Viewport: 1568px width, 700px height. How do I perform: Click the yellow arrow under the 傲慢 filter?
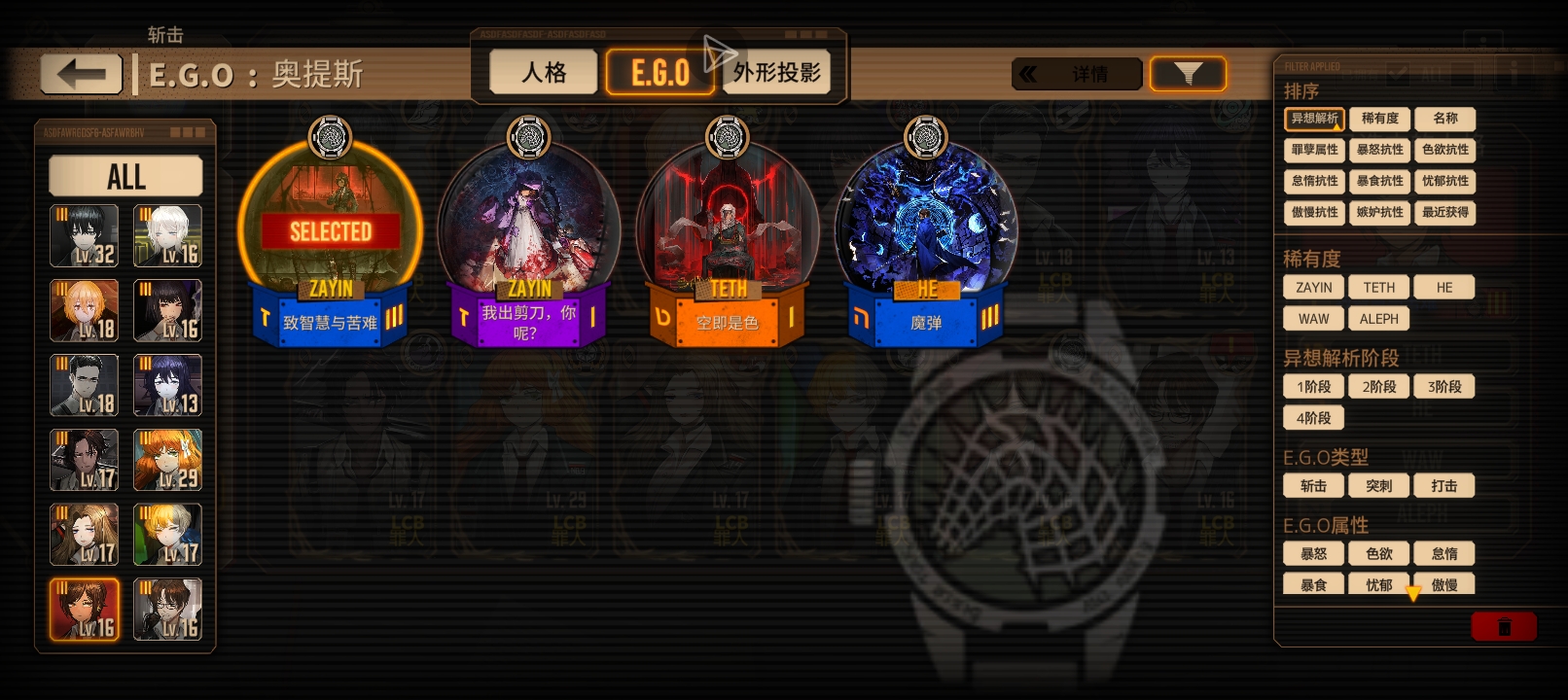pos(1414,591)
